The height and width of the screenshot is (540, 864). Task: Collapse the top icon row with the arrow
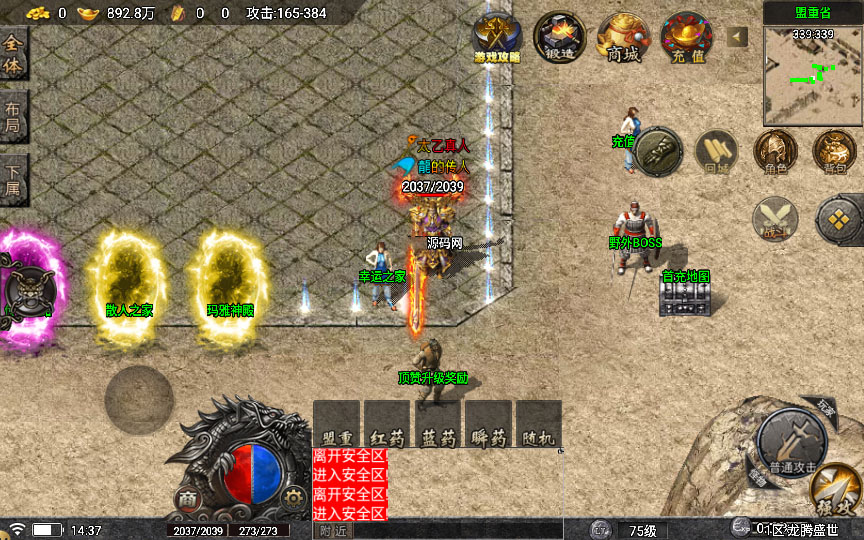[737, 37]
